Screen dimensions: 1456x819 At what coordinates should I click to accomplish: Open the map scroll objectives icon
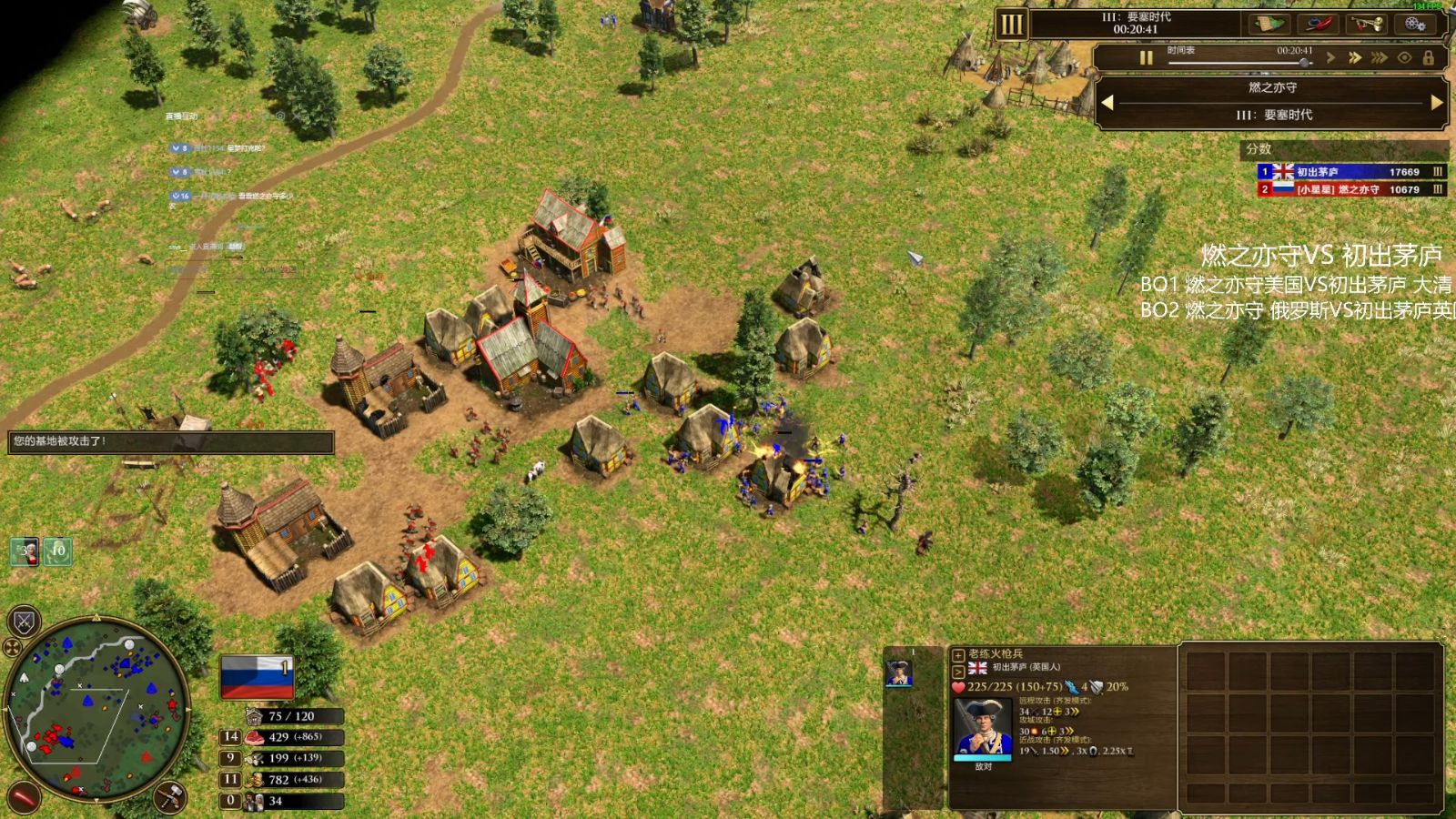click(1269, 24)
